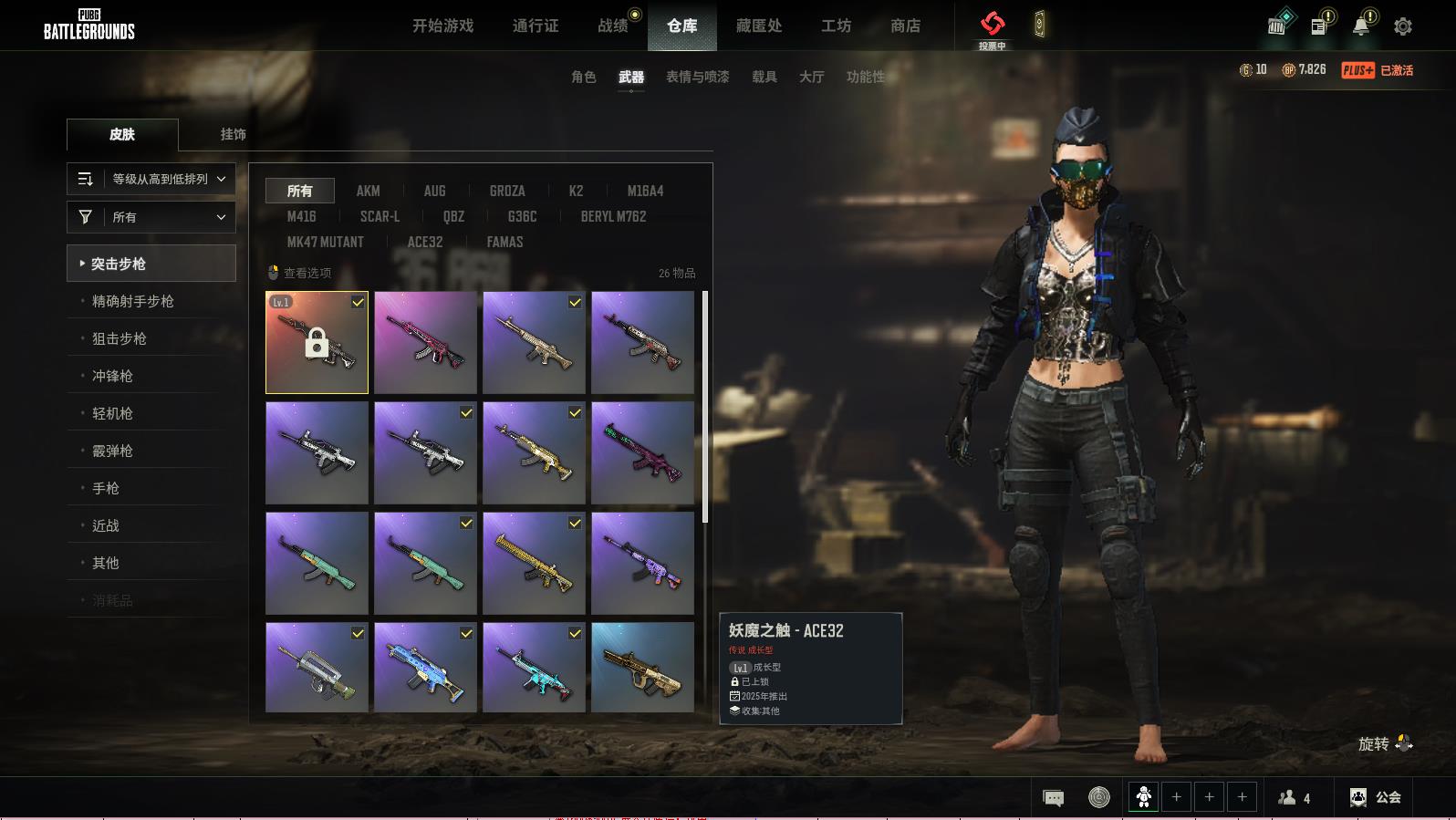Open the 开始游戏 menu
The height and width of the screenshot is (820, 1456).
tap(442, 26)
